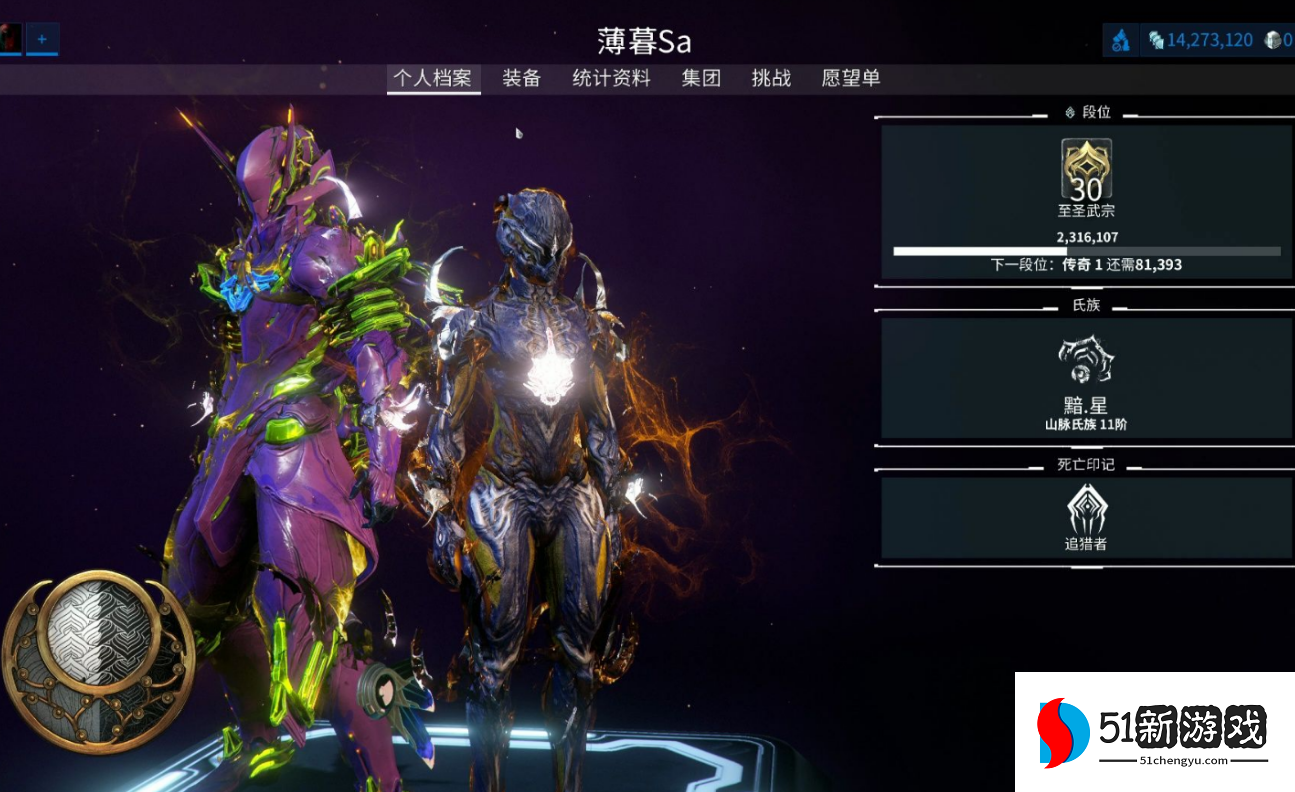Click the credits coin icon showing 0
The height and width of the screenshot is (792, 1295).
coord(1270,38)
